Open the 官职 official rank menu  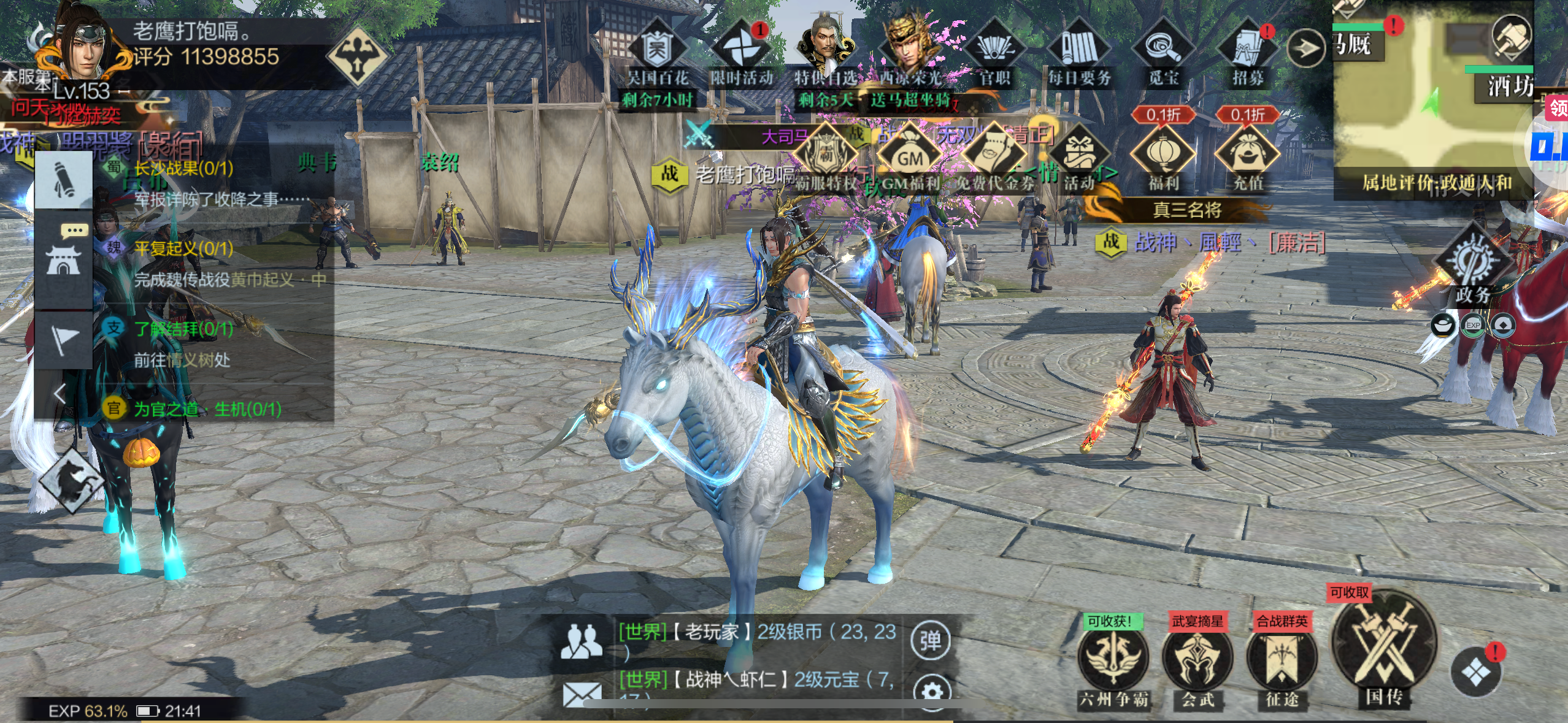tap(994, 49)
